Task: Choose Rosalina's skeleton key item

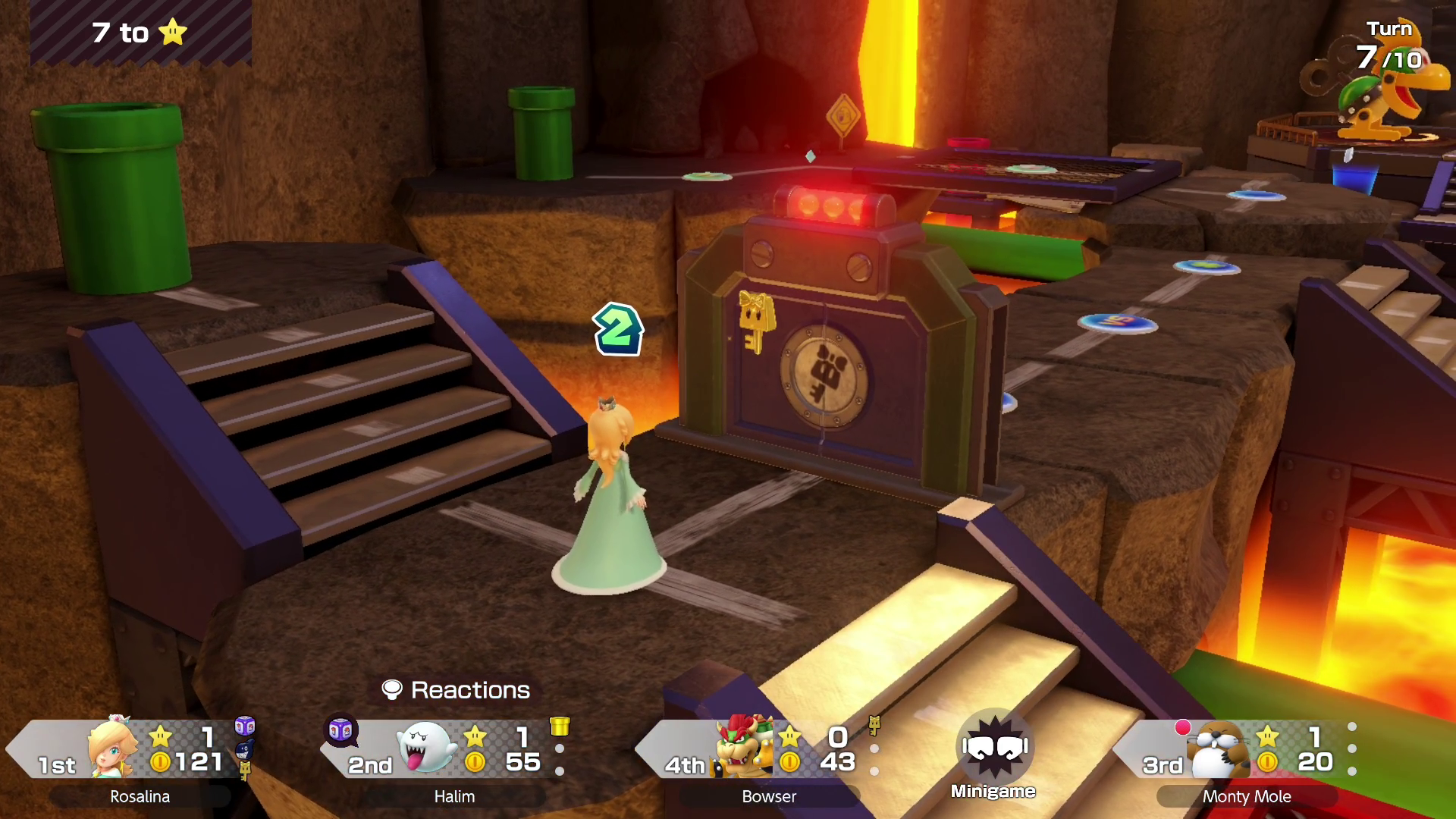Action: [x=244, y=771]
